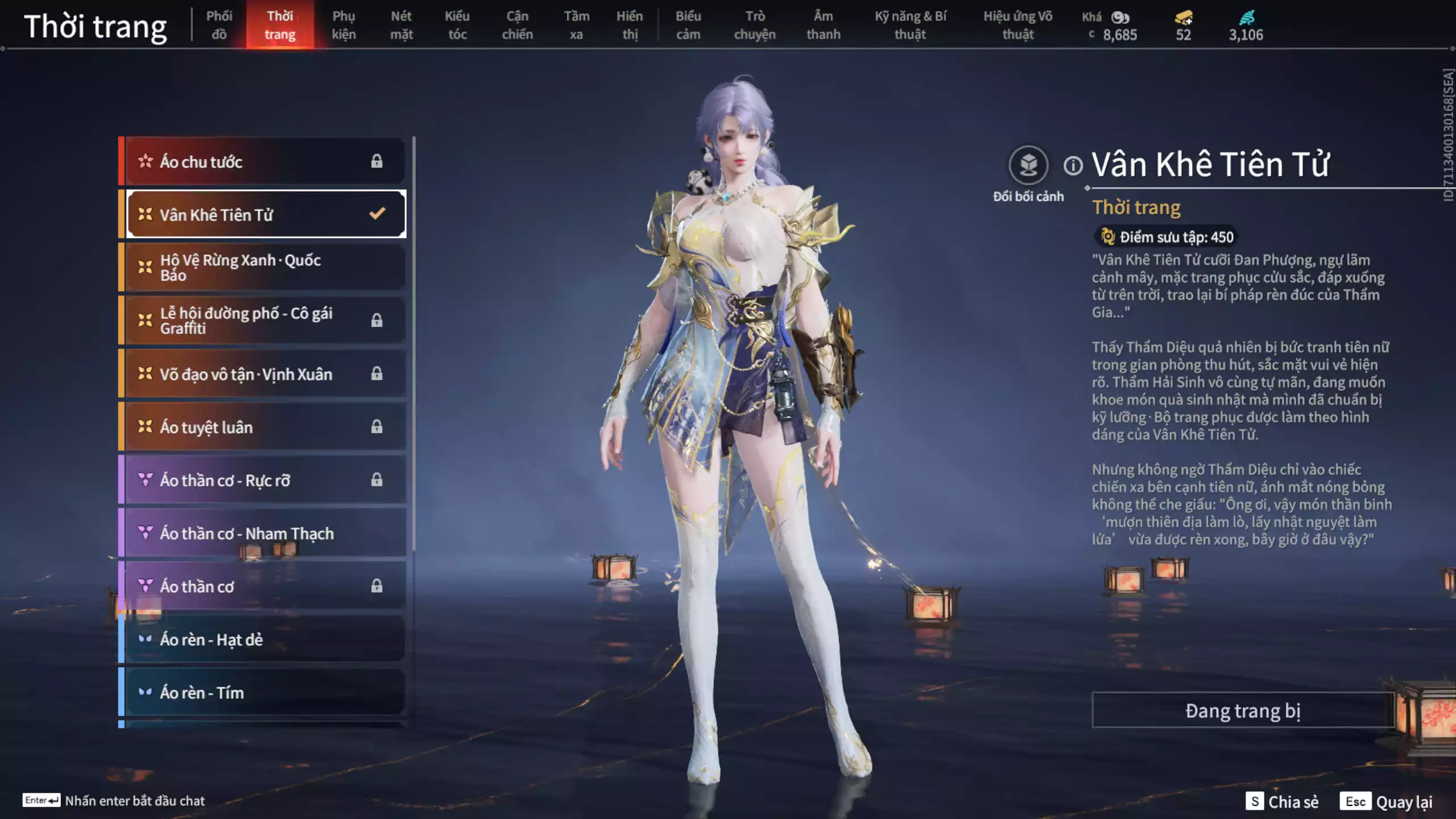Go to the Kiểu tóc tab
Screen dimensions: 1456x819
point(457,25)
